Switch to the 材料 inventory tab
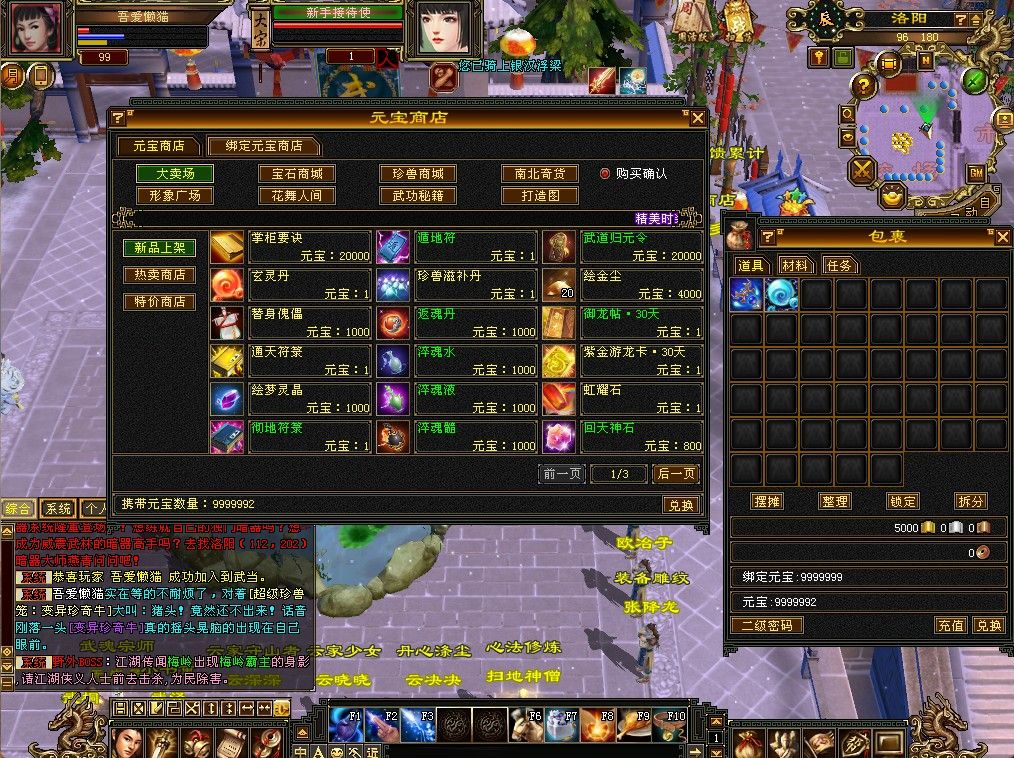 (x=796, y=265)
